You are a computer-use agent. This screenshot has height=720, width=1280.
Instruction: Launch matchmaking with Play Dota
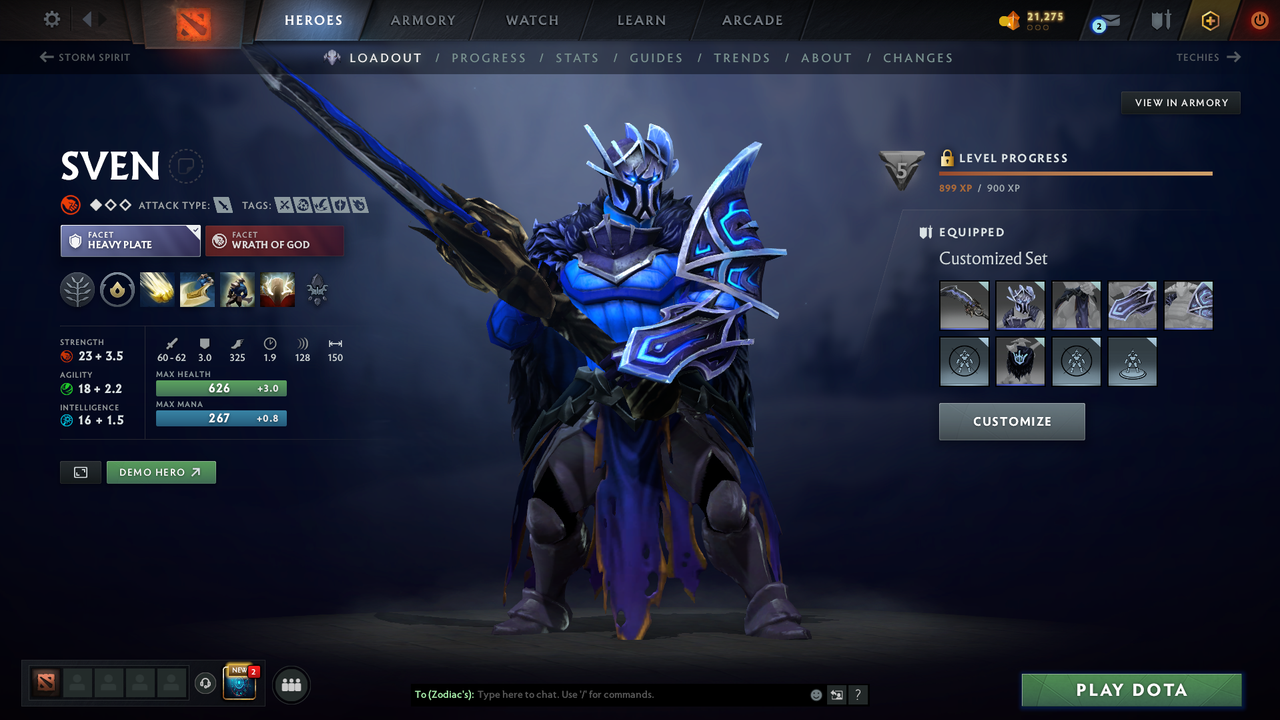pyautogui.click(x=1131, y=689)
